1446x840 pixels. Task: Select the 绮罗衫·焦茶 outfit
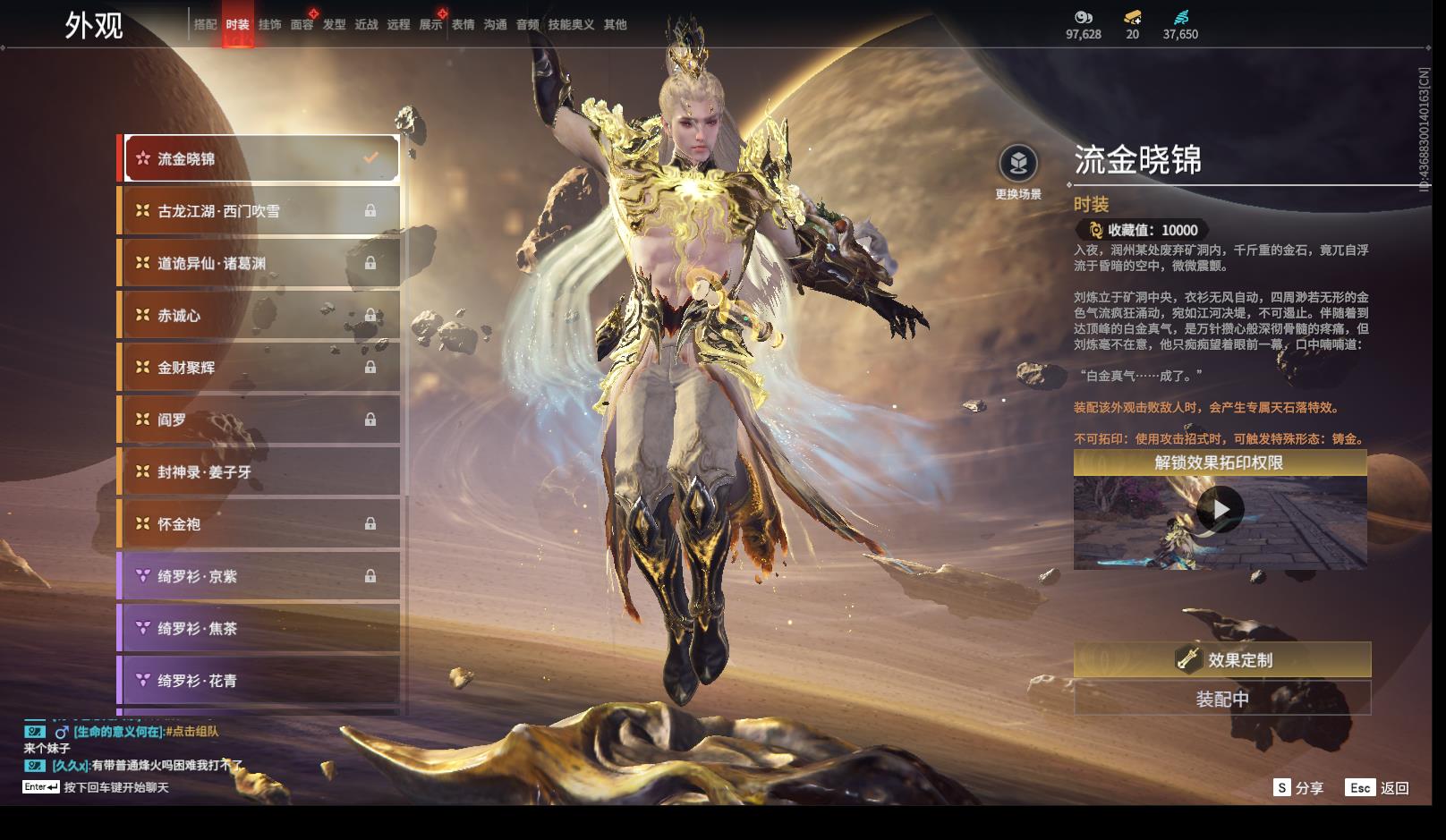260,628
